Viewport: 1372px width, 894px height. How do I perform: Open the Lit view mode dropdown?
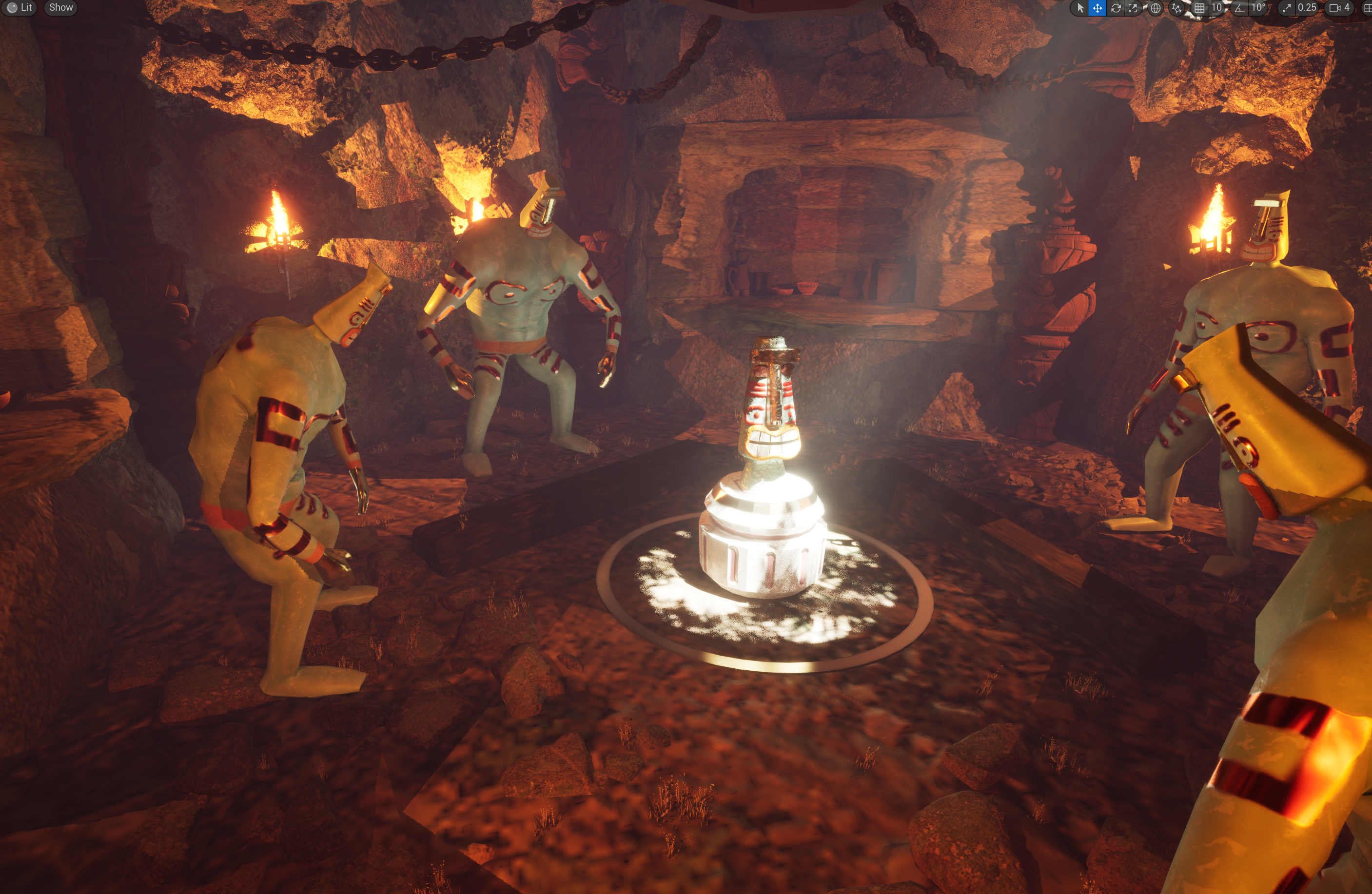[20, 7]
